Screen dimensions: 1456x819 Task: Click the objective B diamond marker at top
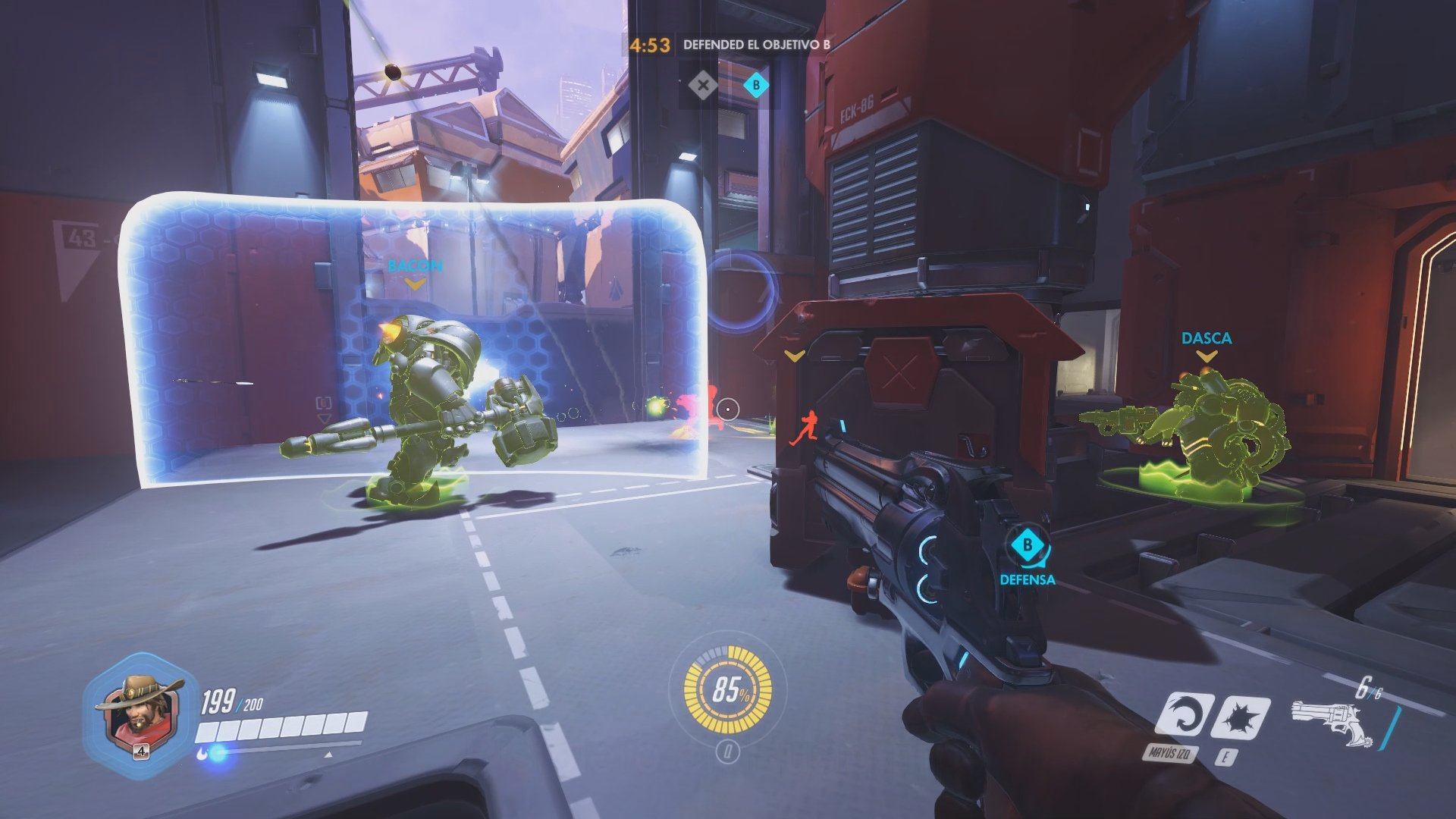coord(755,86)
